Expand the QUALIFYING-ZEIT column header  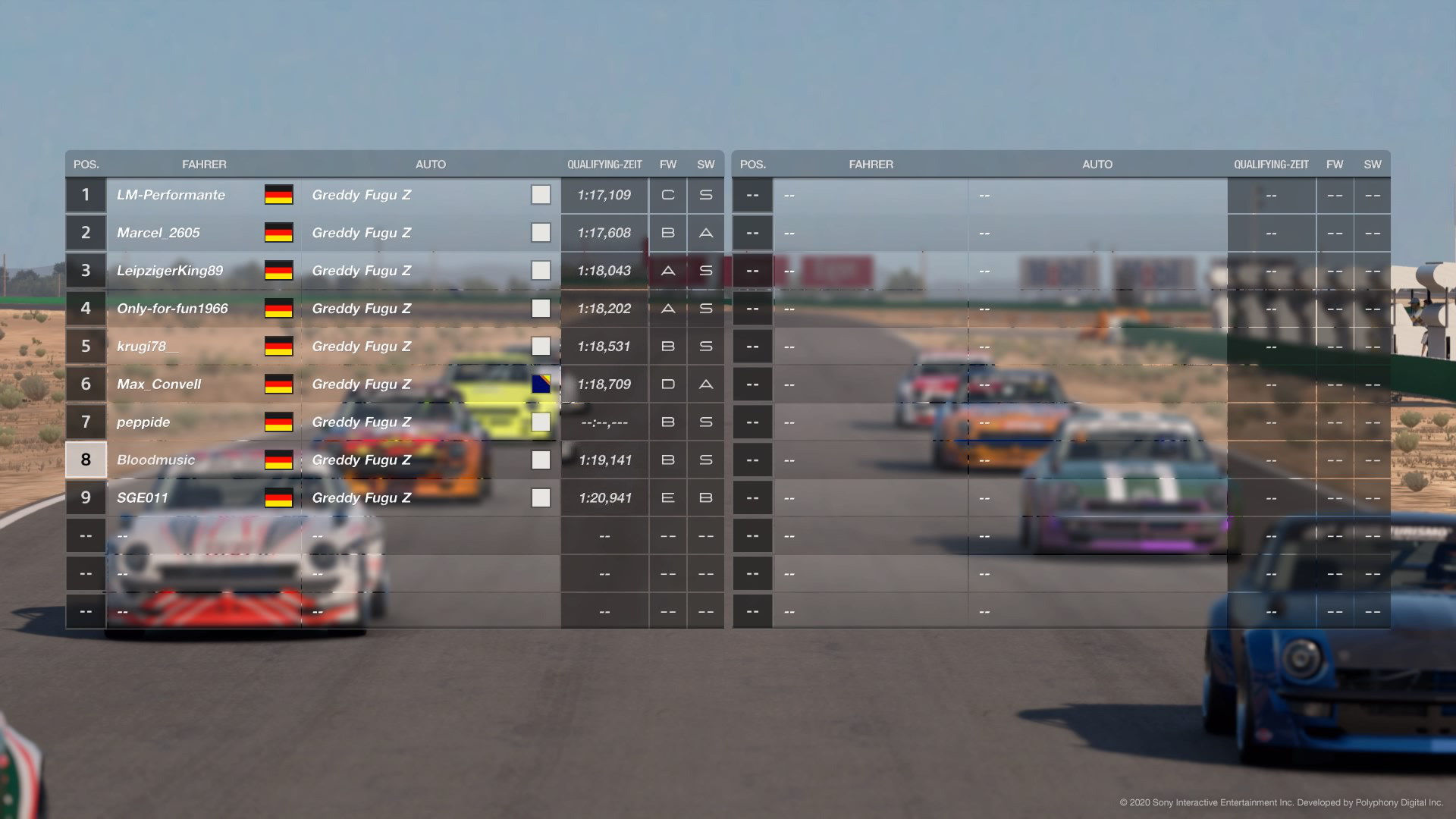tap(604, 164)
